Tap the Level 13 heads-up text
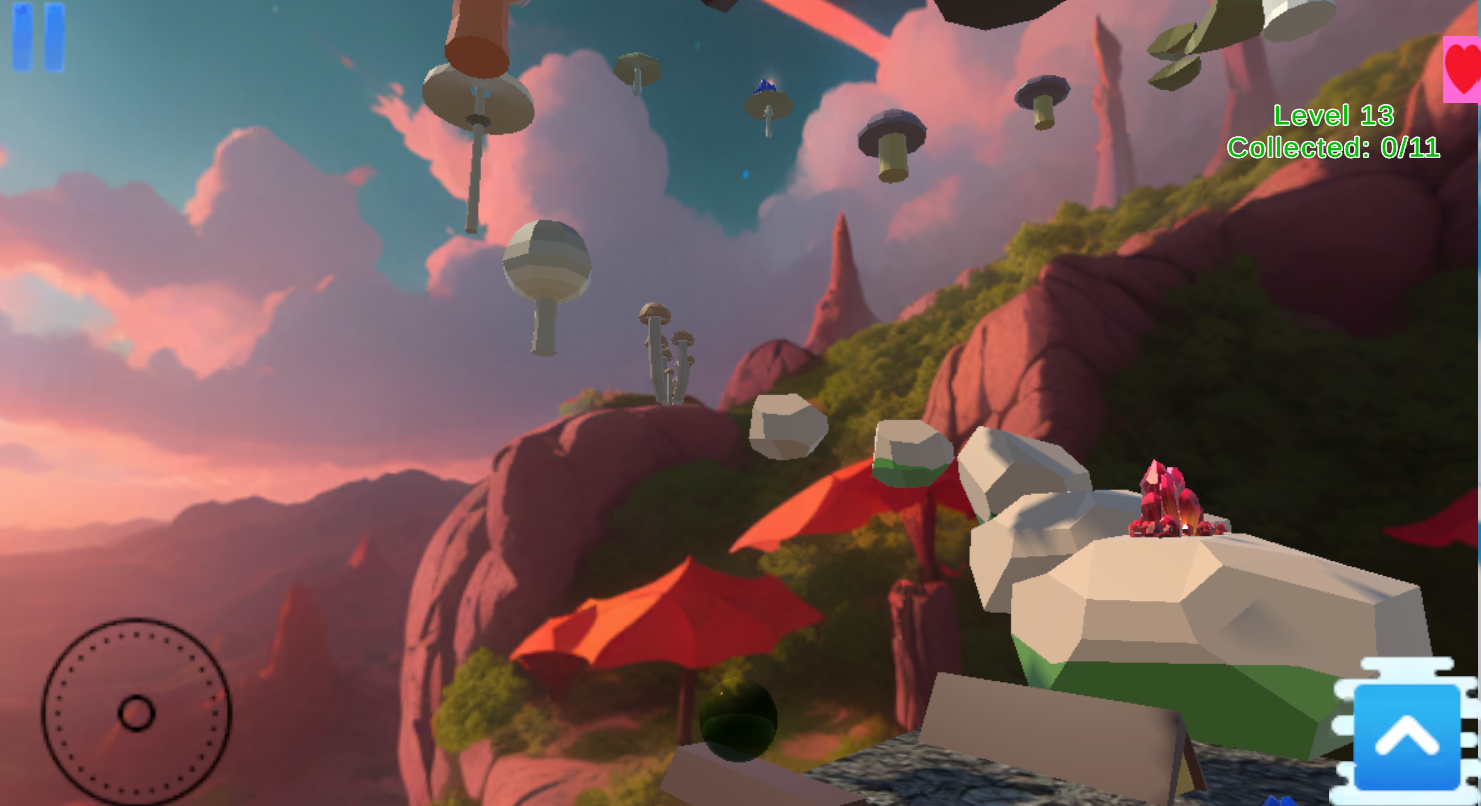The height and width of the screenshot is (806, 1481). pos(1332,115)
